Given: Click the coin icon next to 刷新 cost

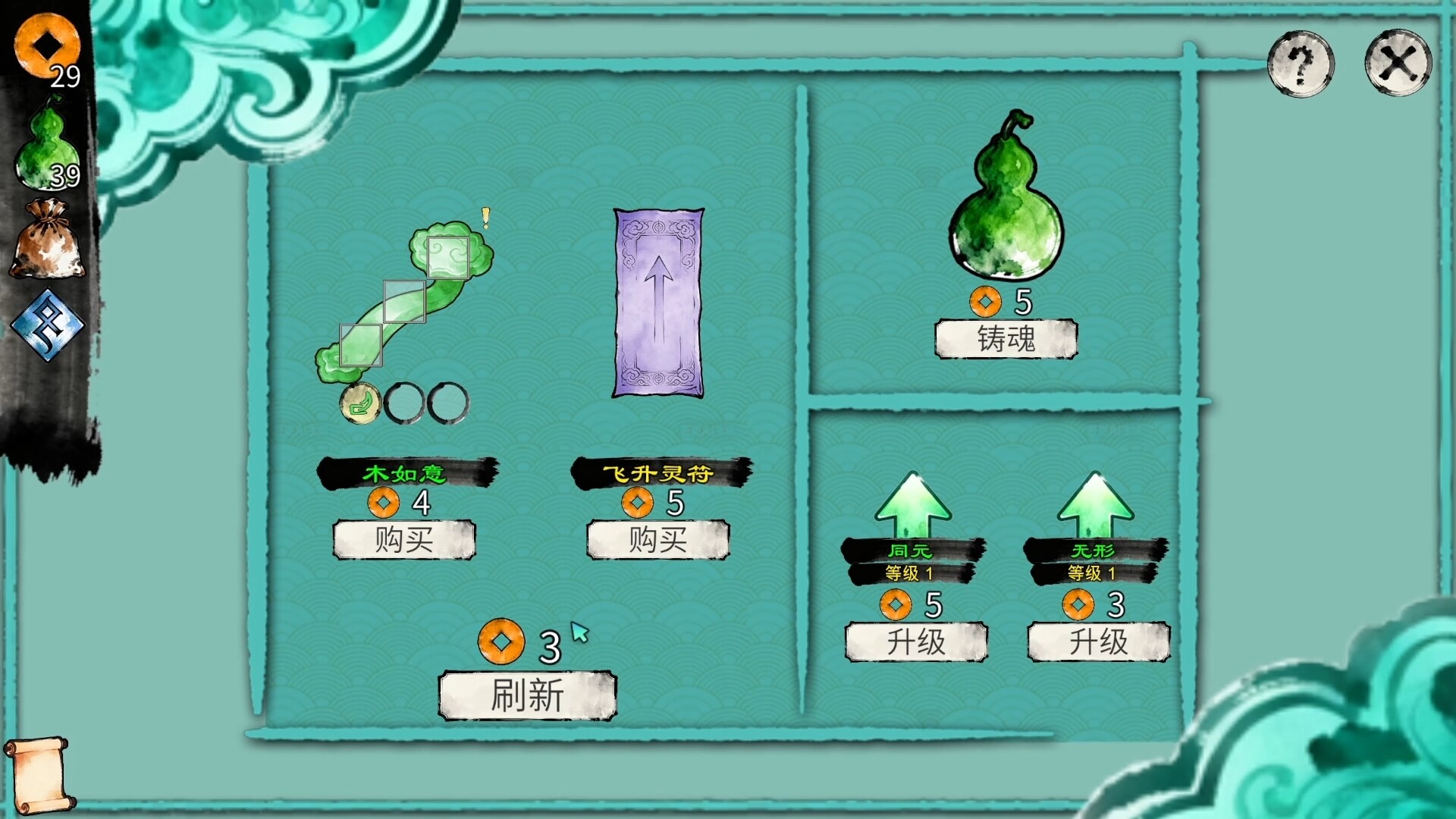Looking at the screenshot, I should [502, 641].
